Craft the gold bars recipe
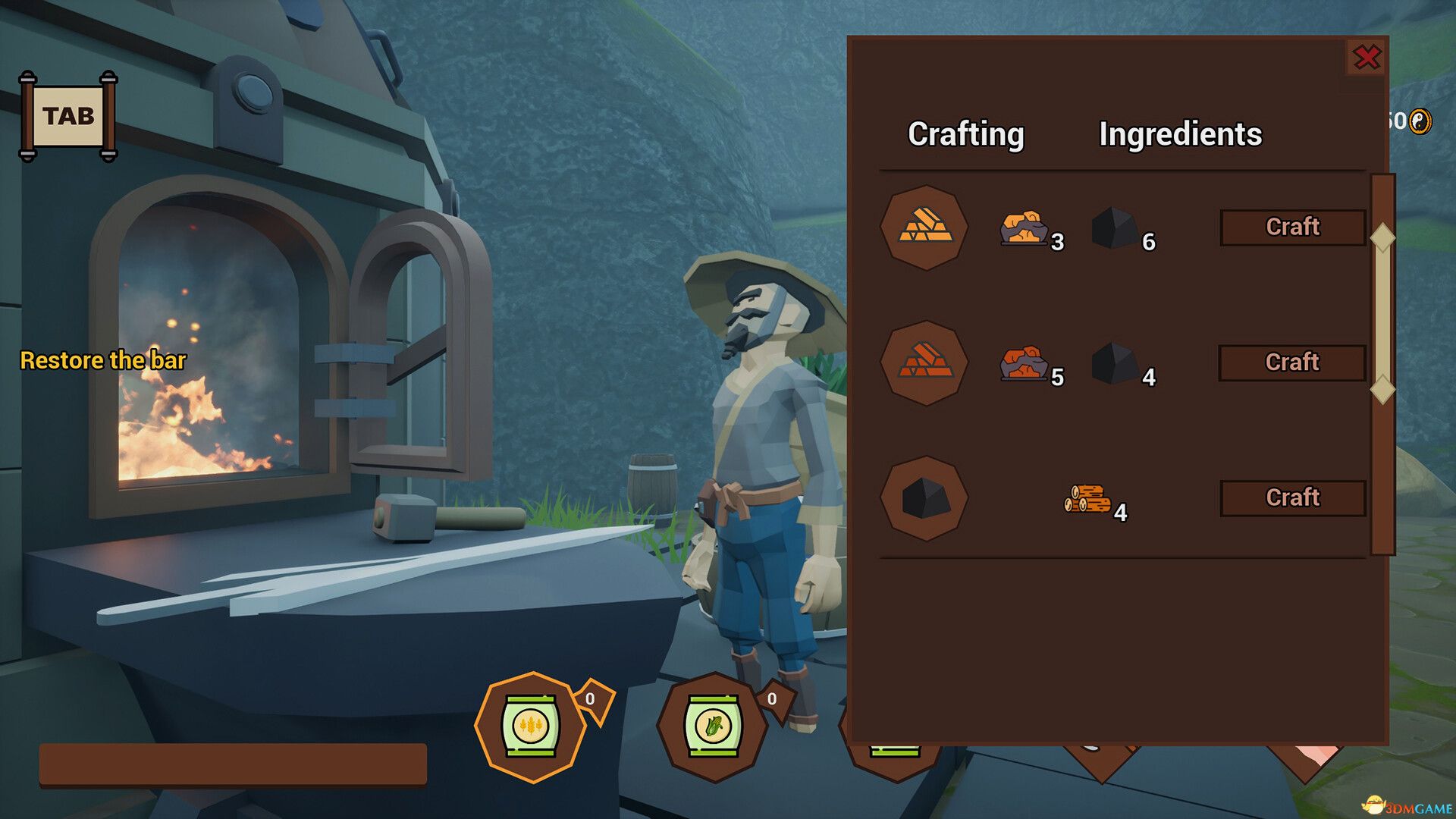 tap(1291, 227)
